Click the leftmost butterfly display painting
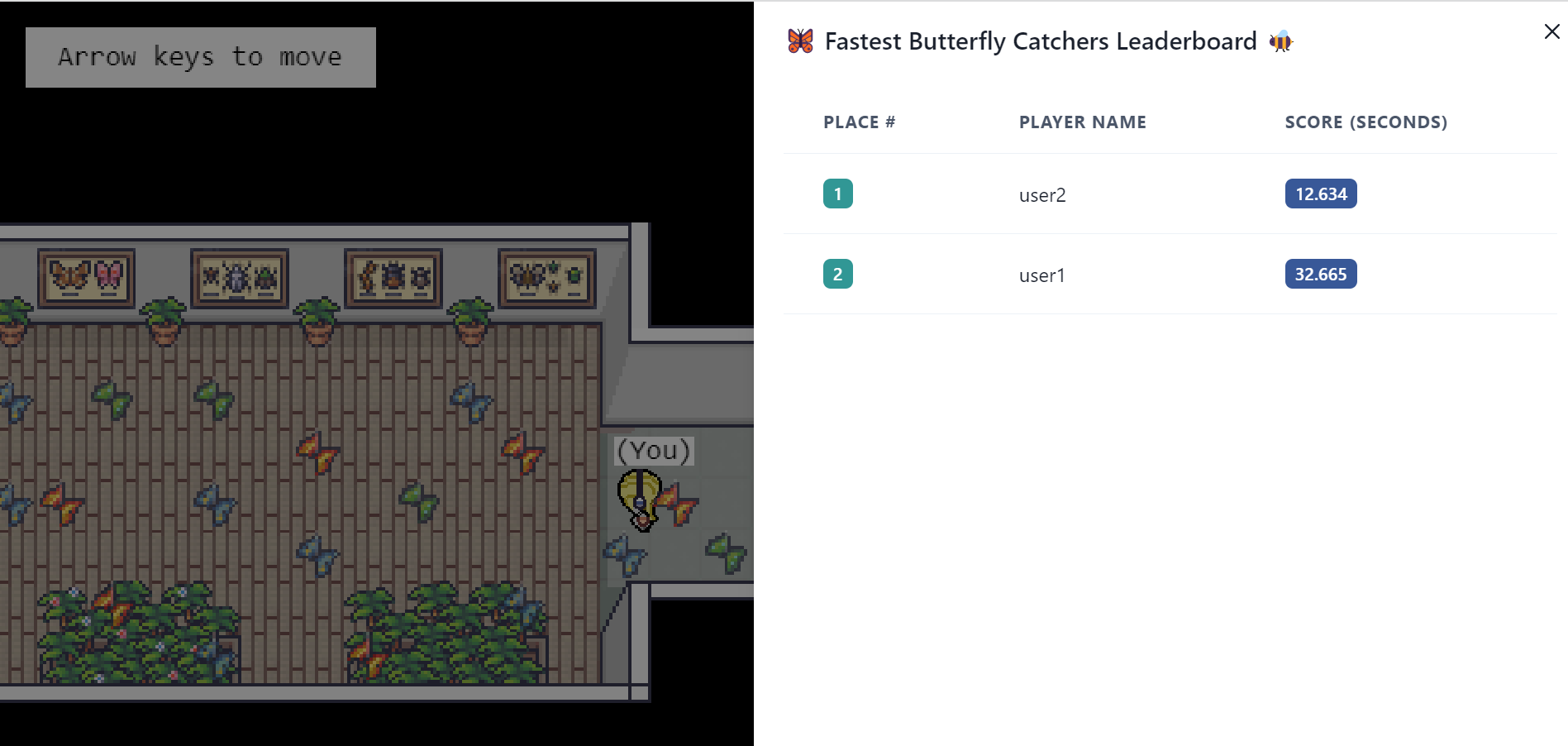This screenshot has width=1568, height=746. pos(85,277)
